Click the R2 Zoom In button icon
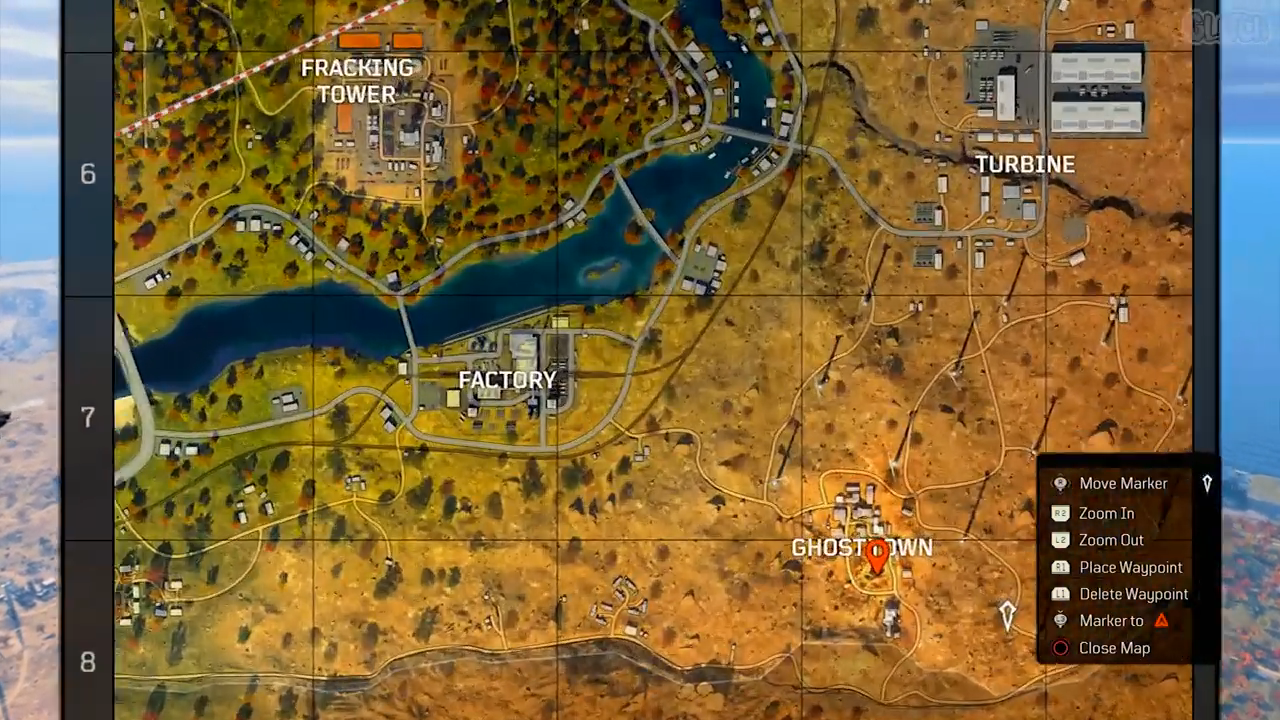Viewport: 1280px width, 720px height. click(1060, 513)
